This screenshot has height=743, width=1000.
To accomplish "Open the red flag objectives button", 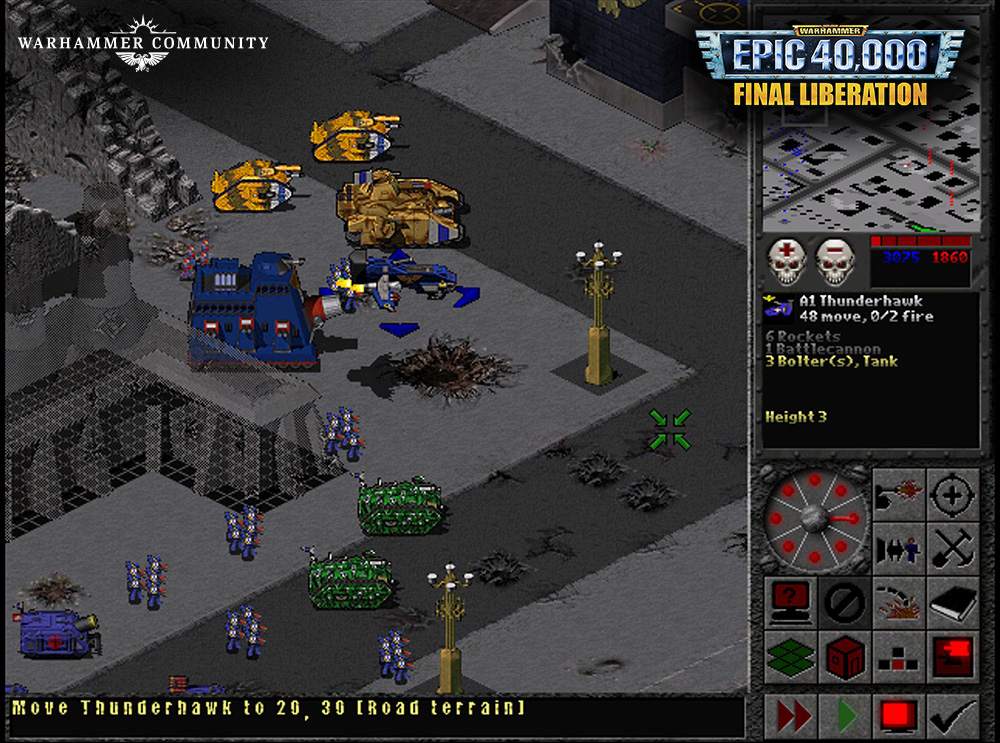I will point(952,656).
